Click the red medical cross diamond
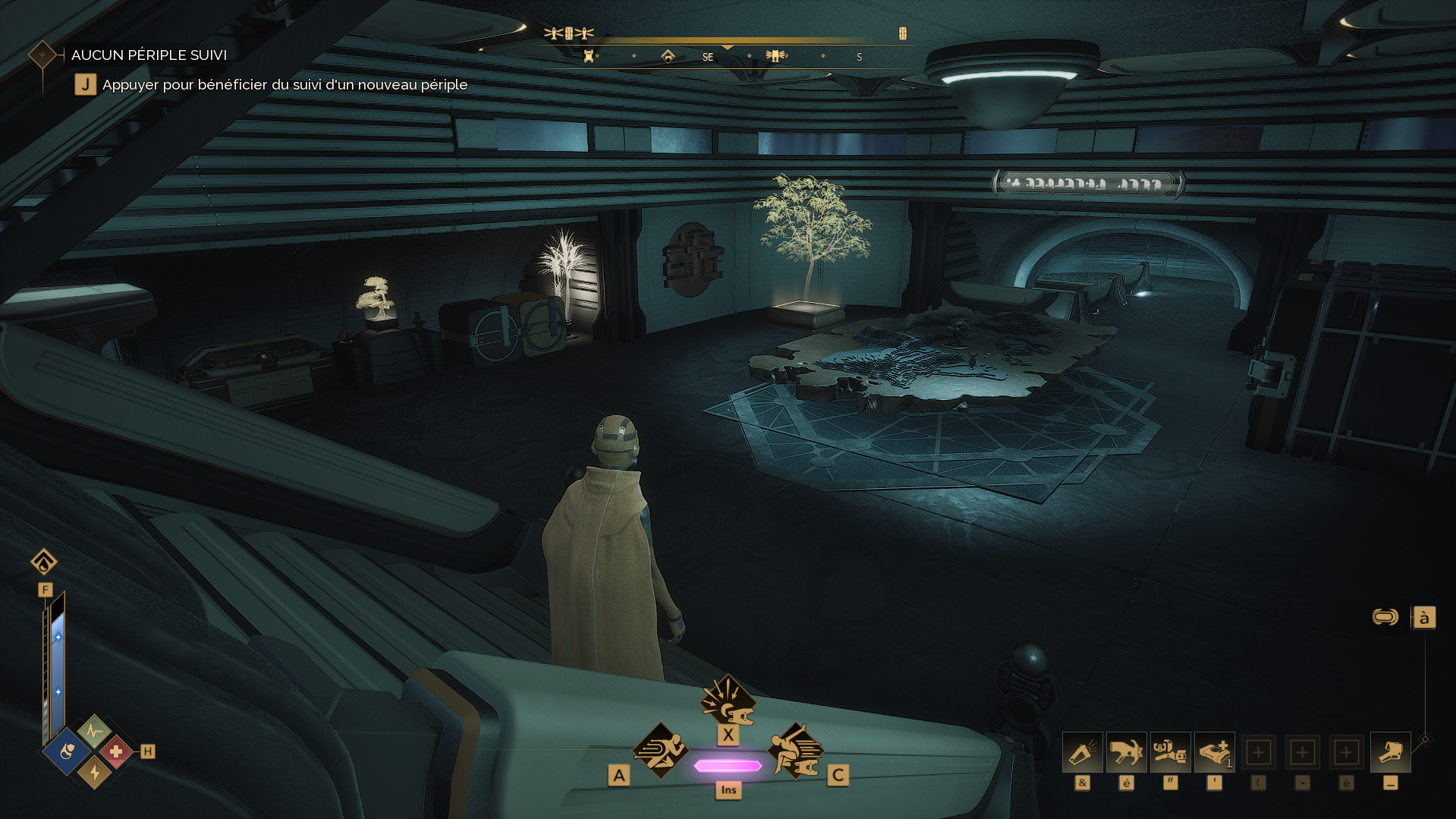 (x=116, y=751)
